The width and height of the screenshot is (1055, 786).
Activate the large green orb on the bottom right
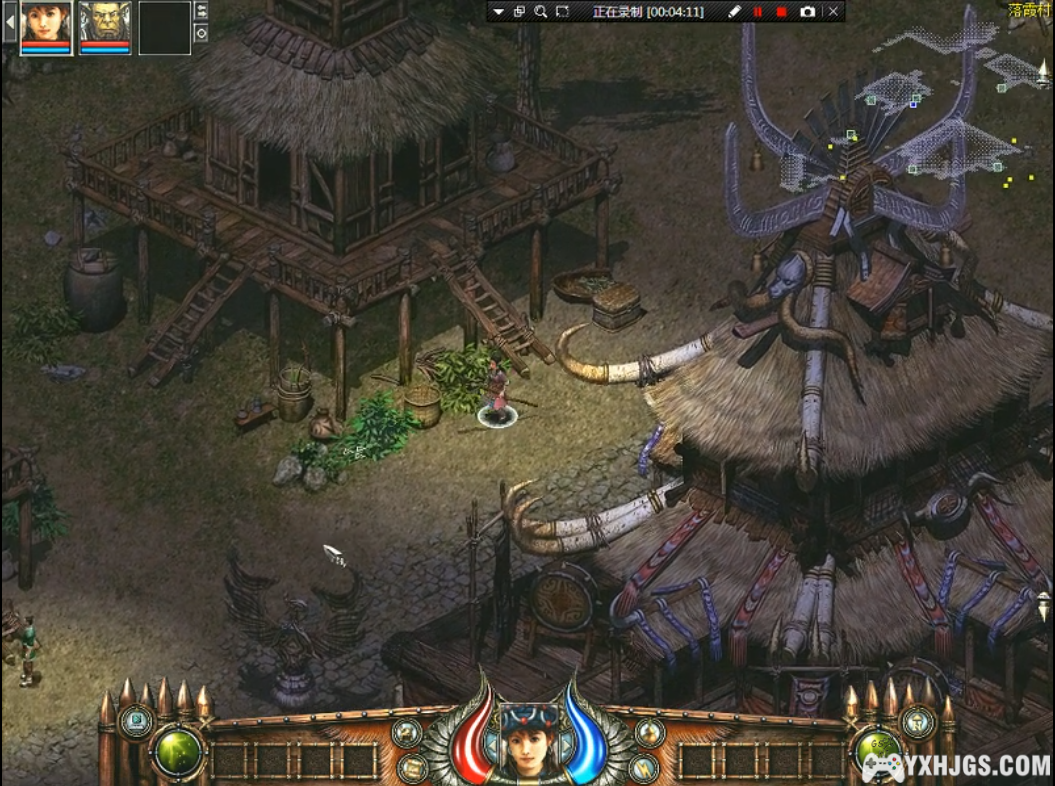pos(877,750)
